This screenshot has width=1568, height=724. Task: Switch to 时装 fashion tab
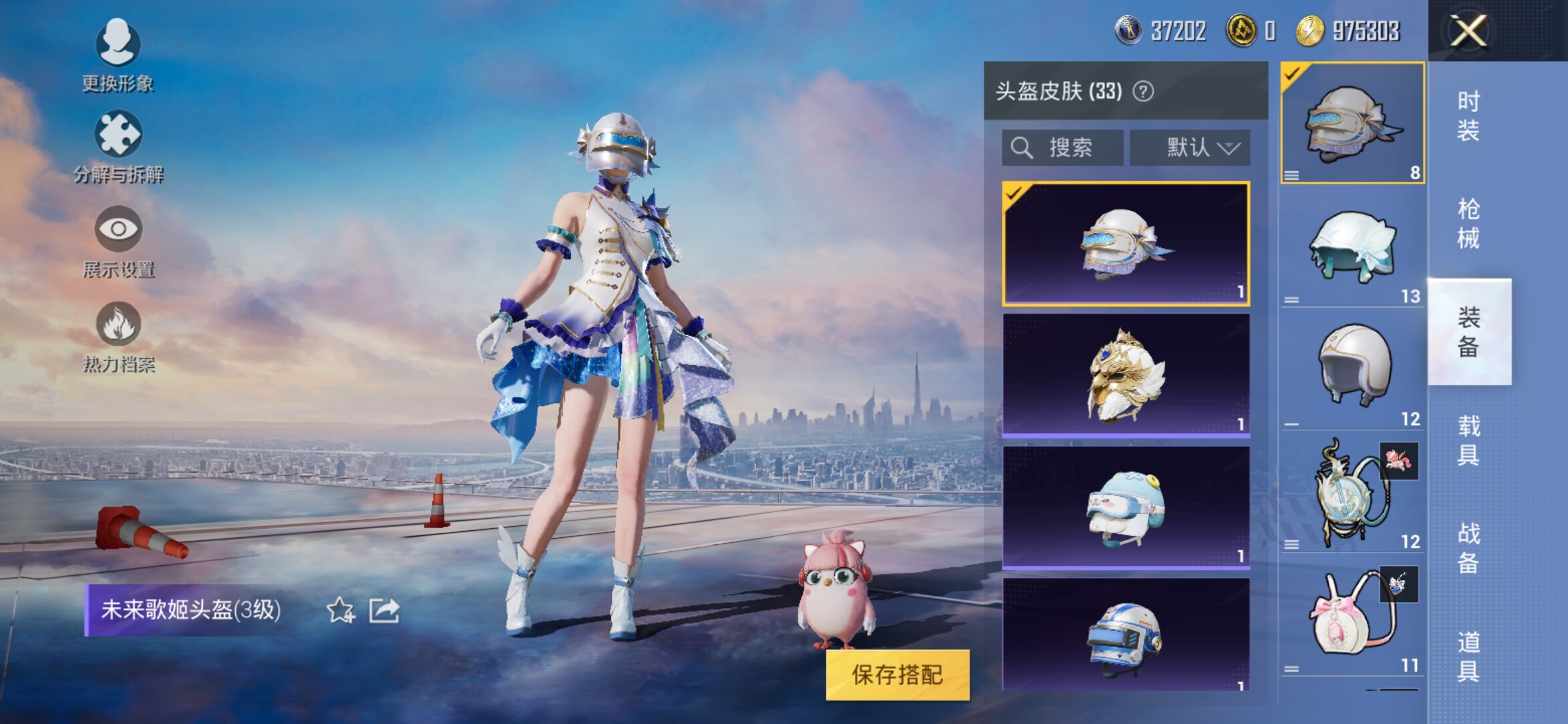[1468, 115]
